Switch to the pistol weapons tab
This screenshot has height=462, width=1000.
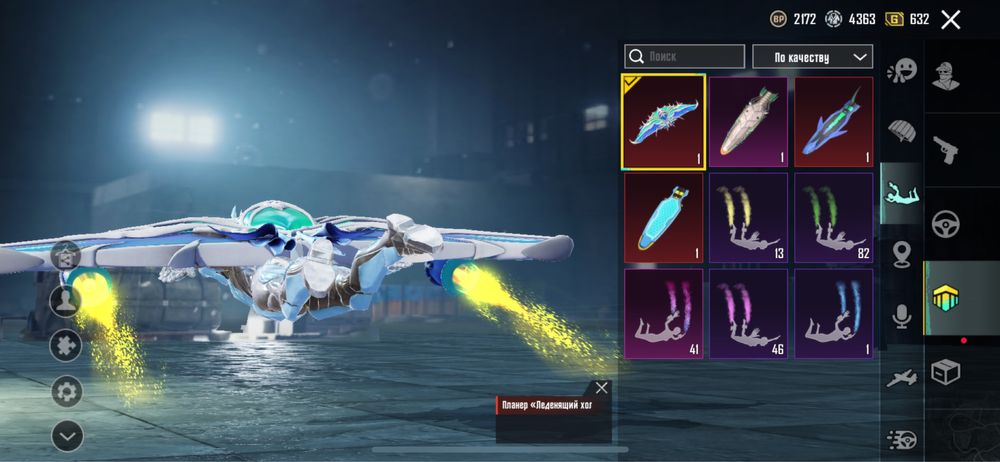click(x=945, y=149)
